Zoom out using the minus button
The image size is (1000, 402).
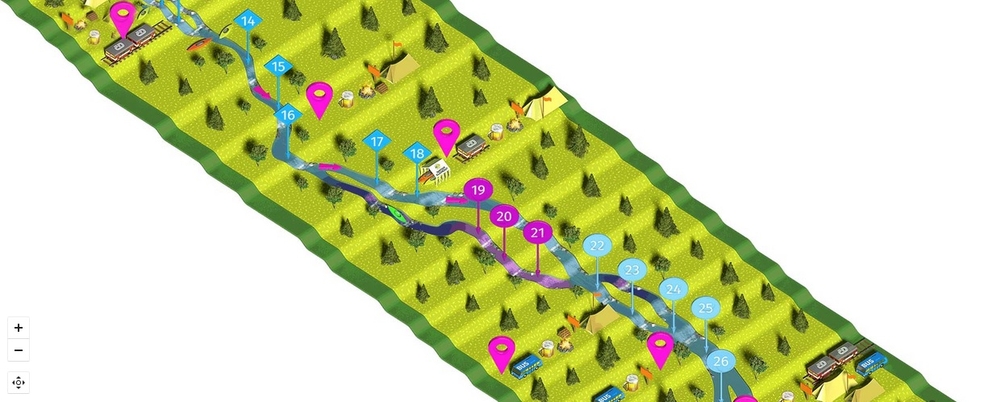point(18,350)
